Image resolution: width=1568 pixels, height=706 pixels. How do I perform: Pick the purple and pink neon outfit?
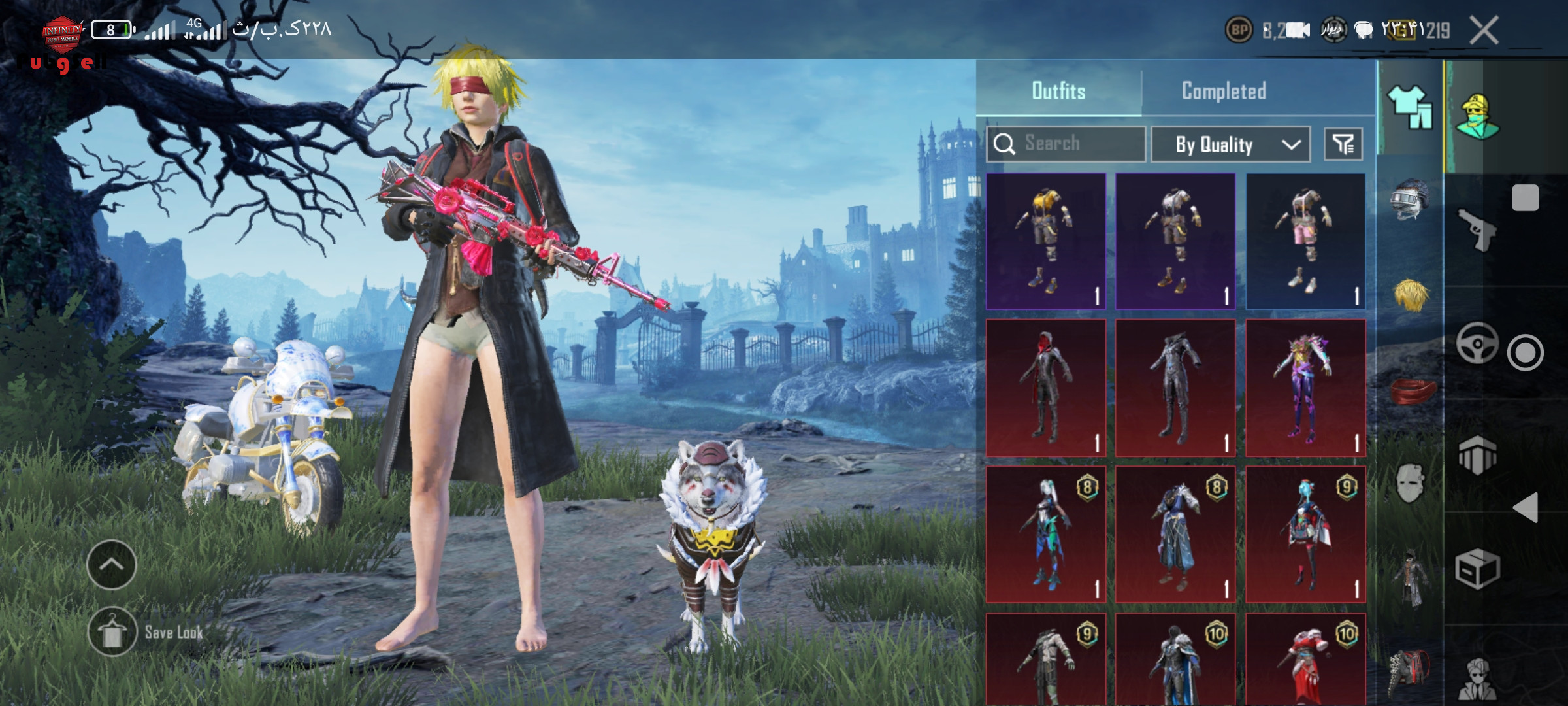[x=1305, y=388]
